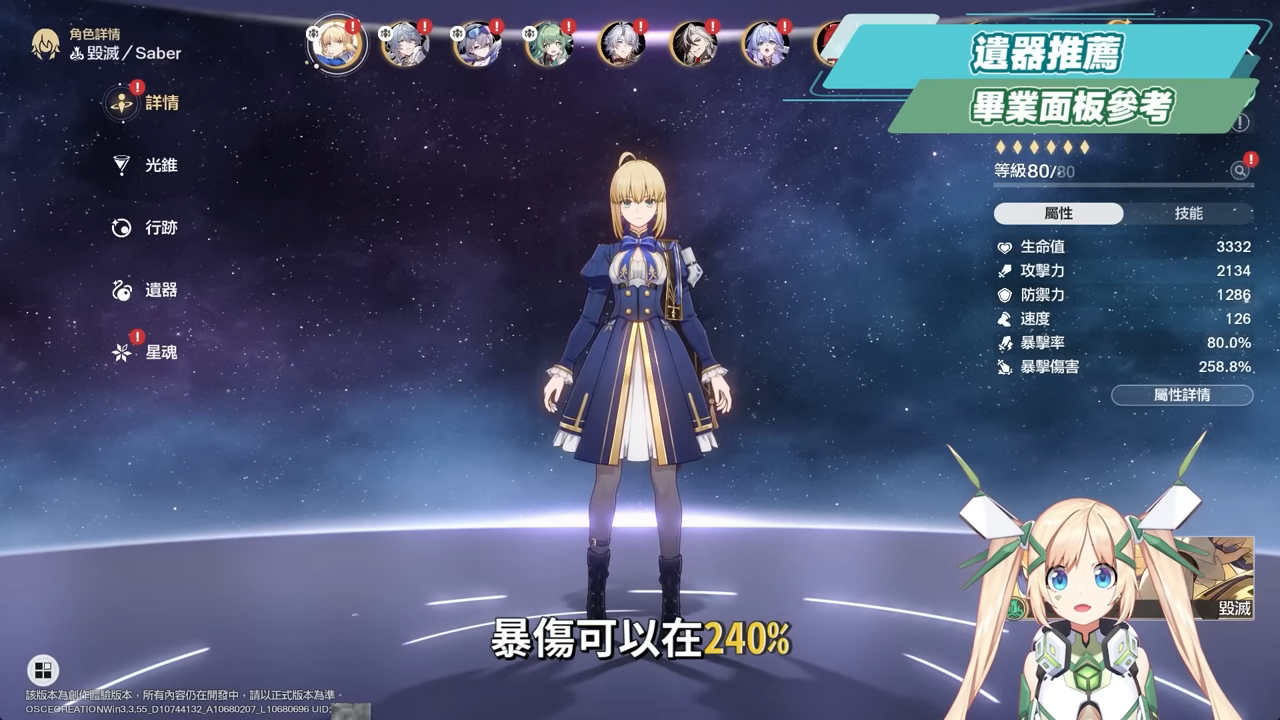Pick the purple-haired character portrait

click(766, 44)
